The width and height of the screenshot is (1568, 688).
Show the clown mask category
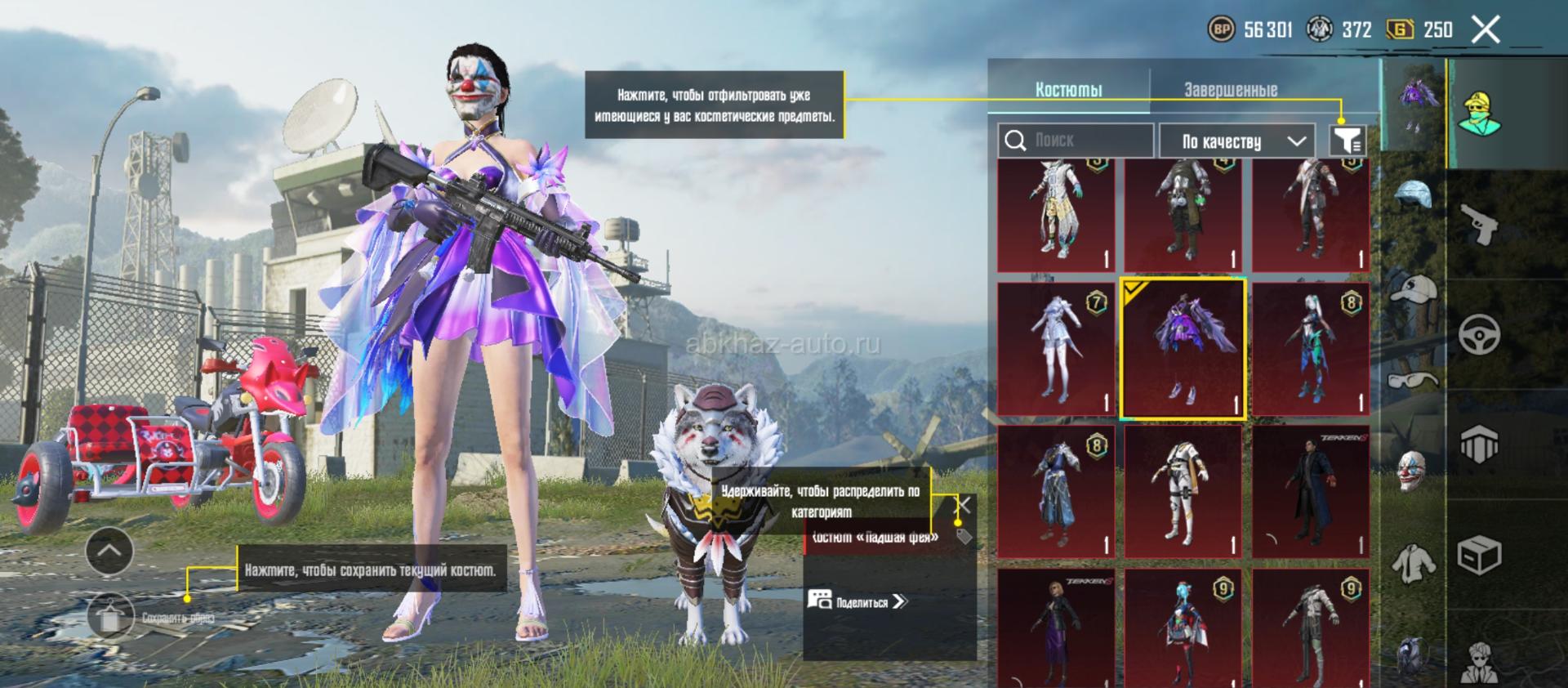tap(1412, 471)
